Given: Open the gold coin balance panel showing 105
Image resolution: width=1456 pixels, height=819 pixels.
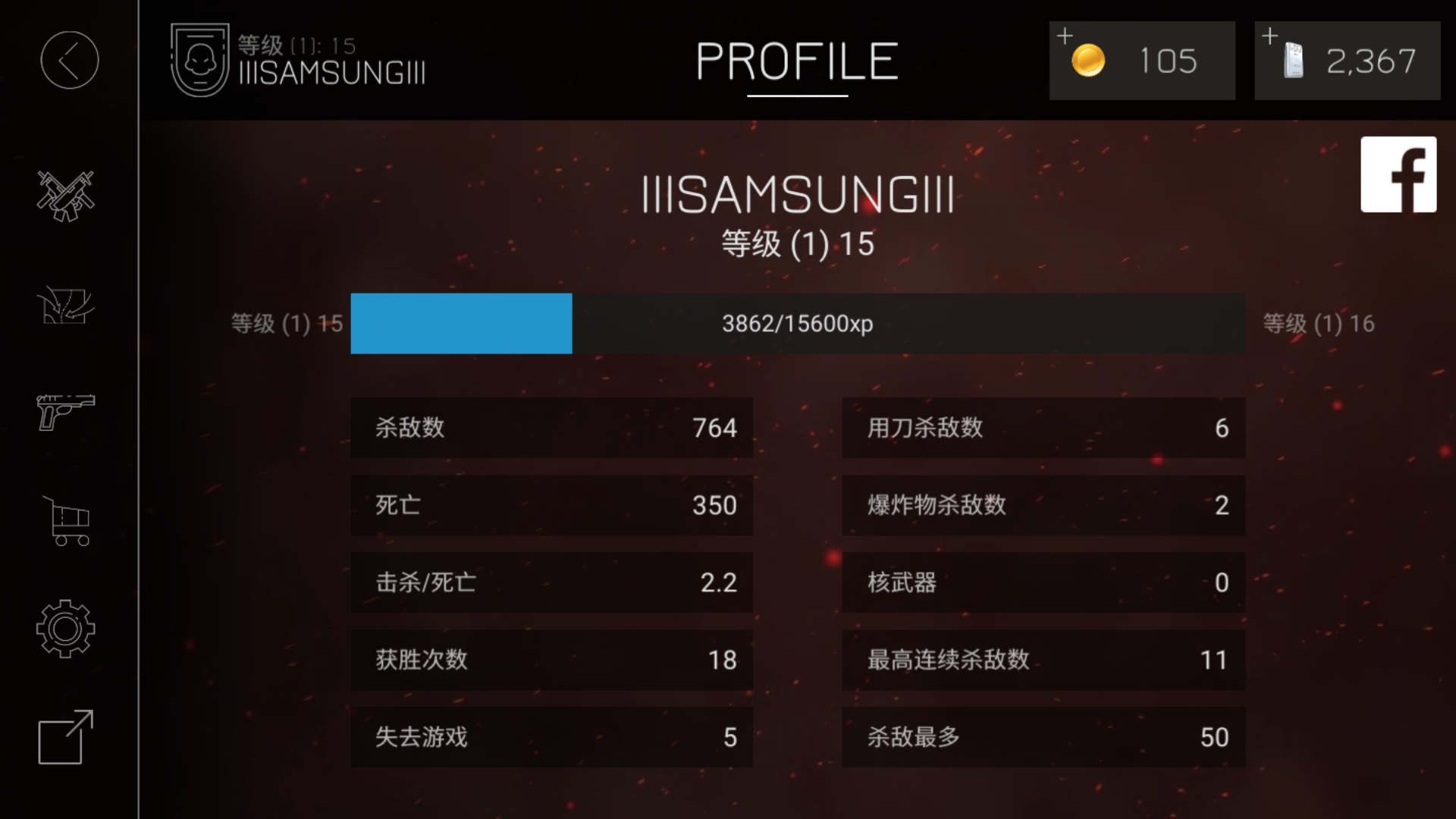Looking at the screenshot, I should pos(1141,61).
